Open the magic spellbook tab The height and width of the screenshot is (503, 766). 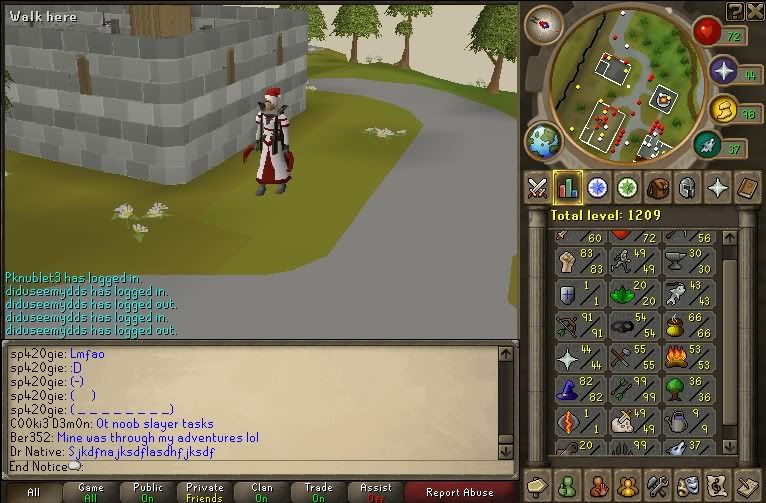click(747, 187)
